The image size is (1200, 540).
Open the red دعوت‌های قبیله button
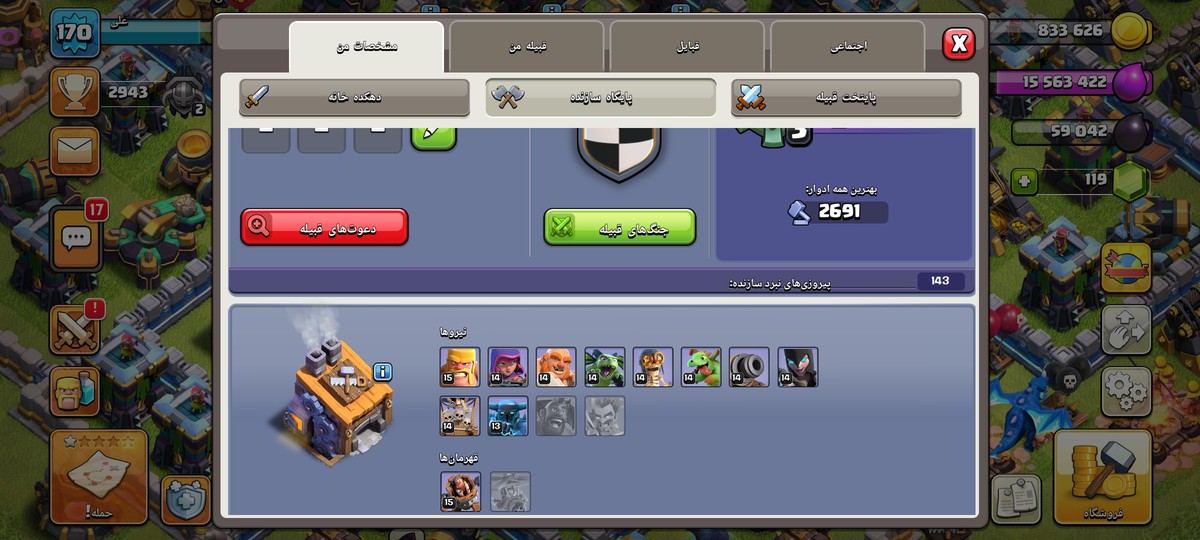point(324,227)
